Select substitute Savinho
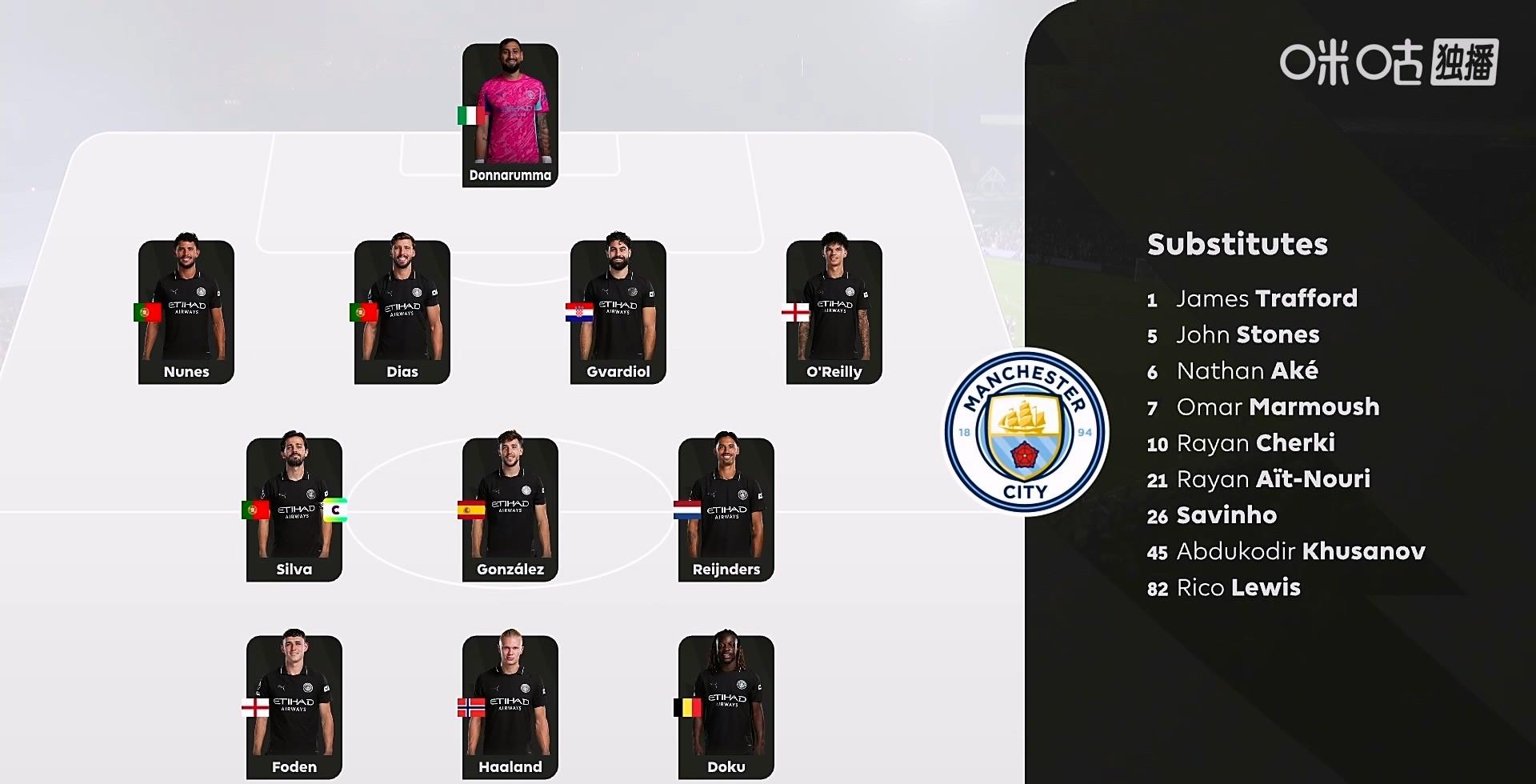The height and width of the screenshot is (784, 1536). tap(1226, 515)
